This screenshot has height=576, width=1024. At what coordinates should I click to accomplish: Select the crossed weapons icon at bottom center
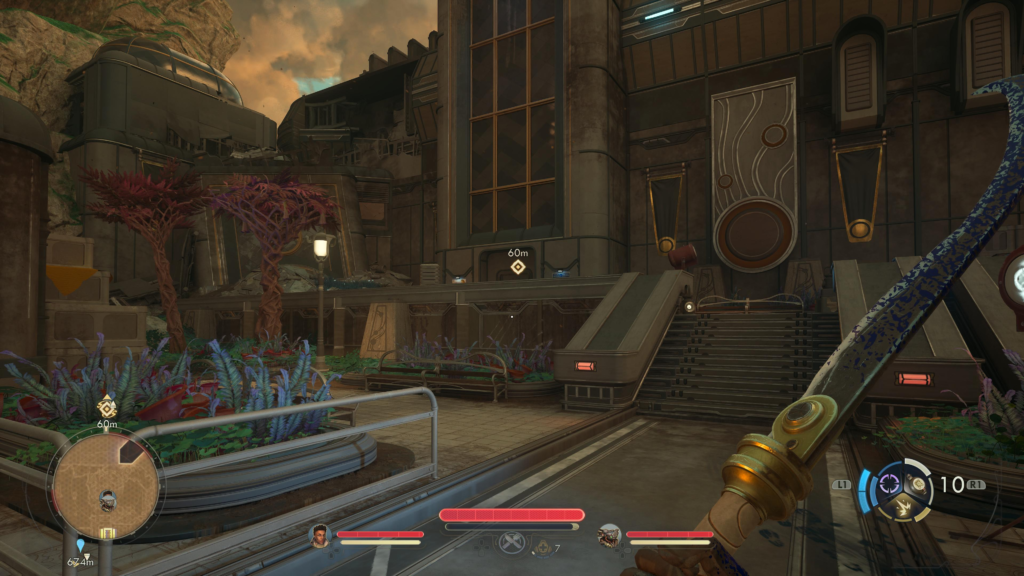click(510, 543)
